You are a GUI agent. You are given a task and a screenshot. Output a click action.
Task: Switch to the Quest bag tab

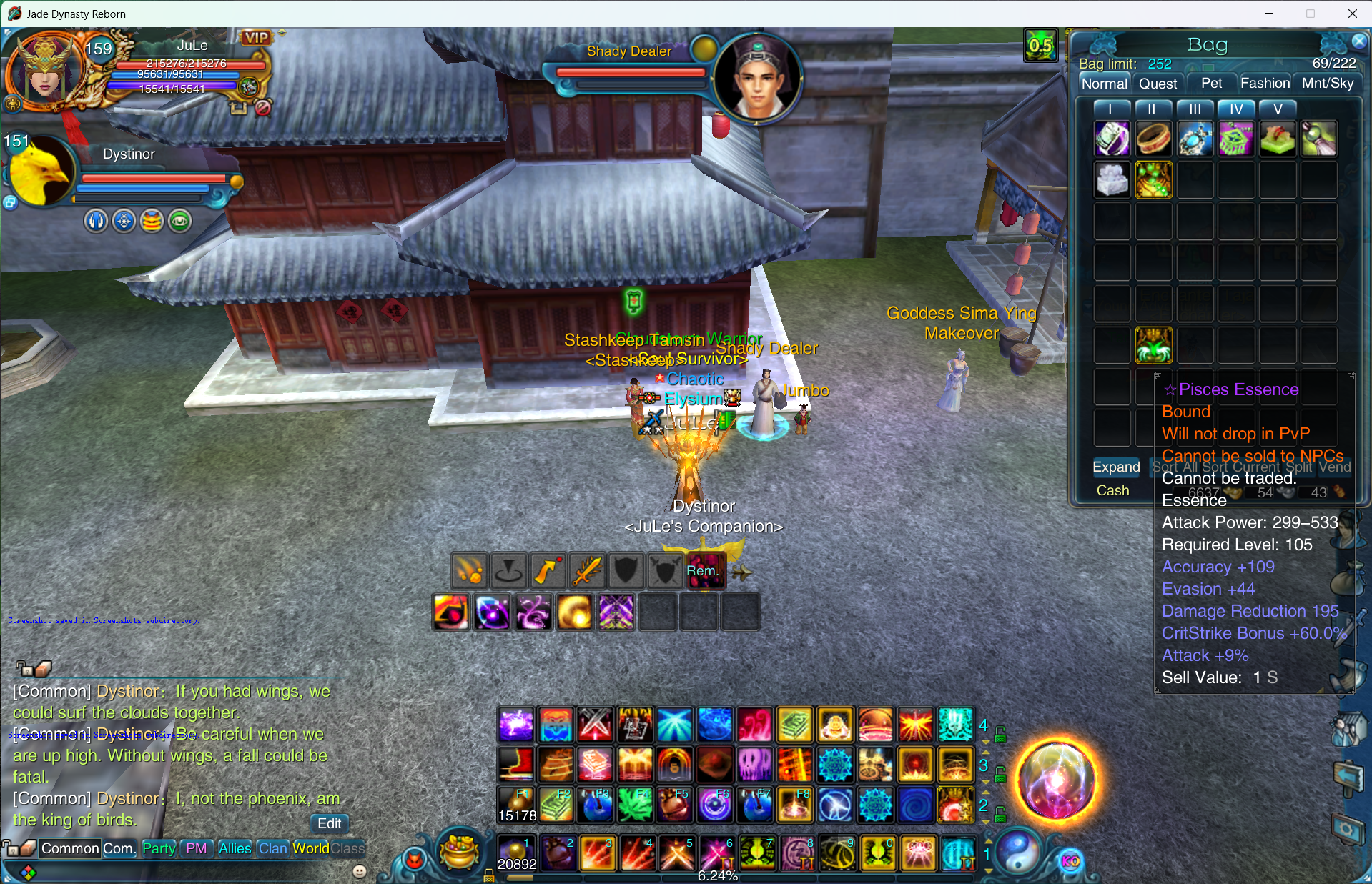click(1158, 84)
